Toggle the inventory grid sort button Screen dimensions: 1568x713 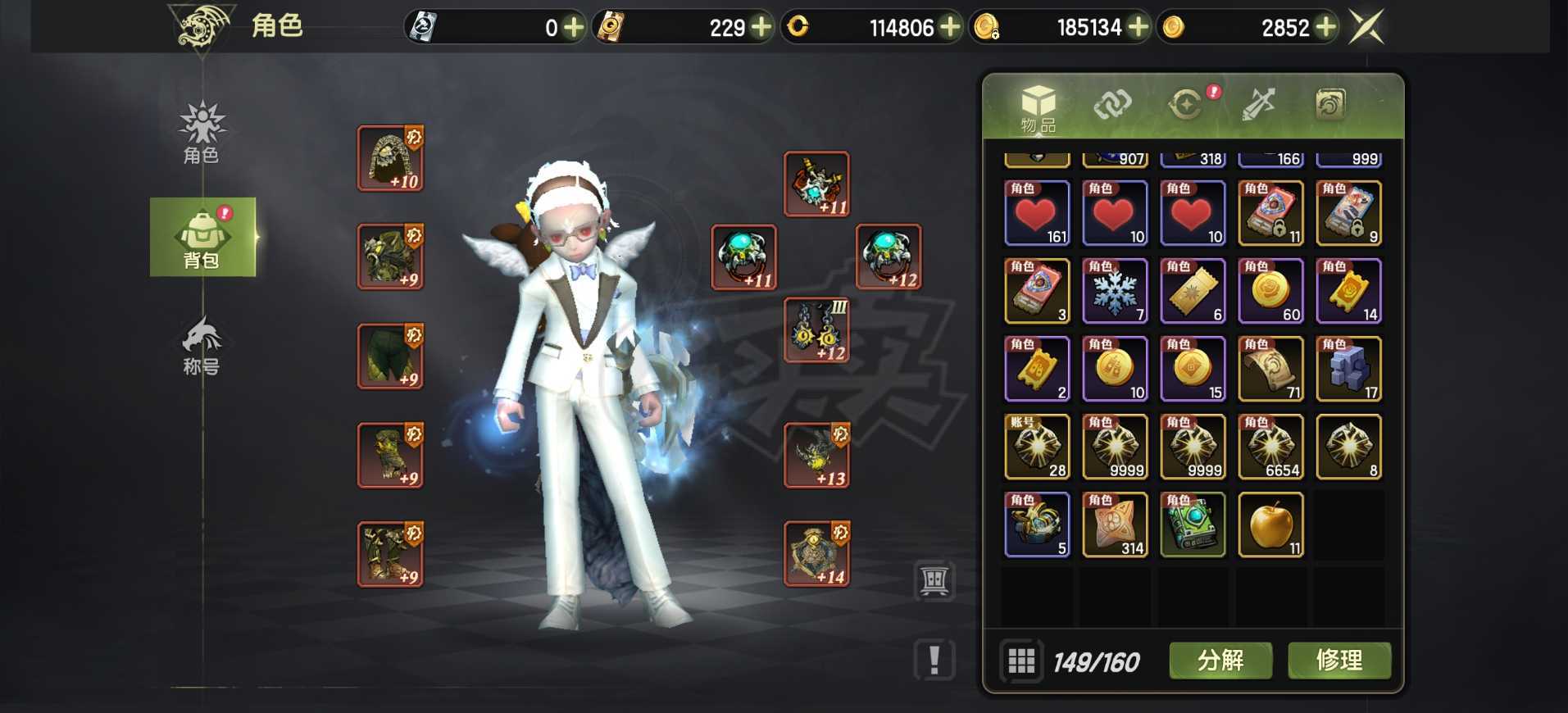(x=1021, y=661)
